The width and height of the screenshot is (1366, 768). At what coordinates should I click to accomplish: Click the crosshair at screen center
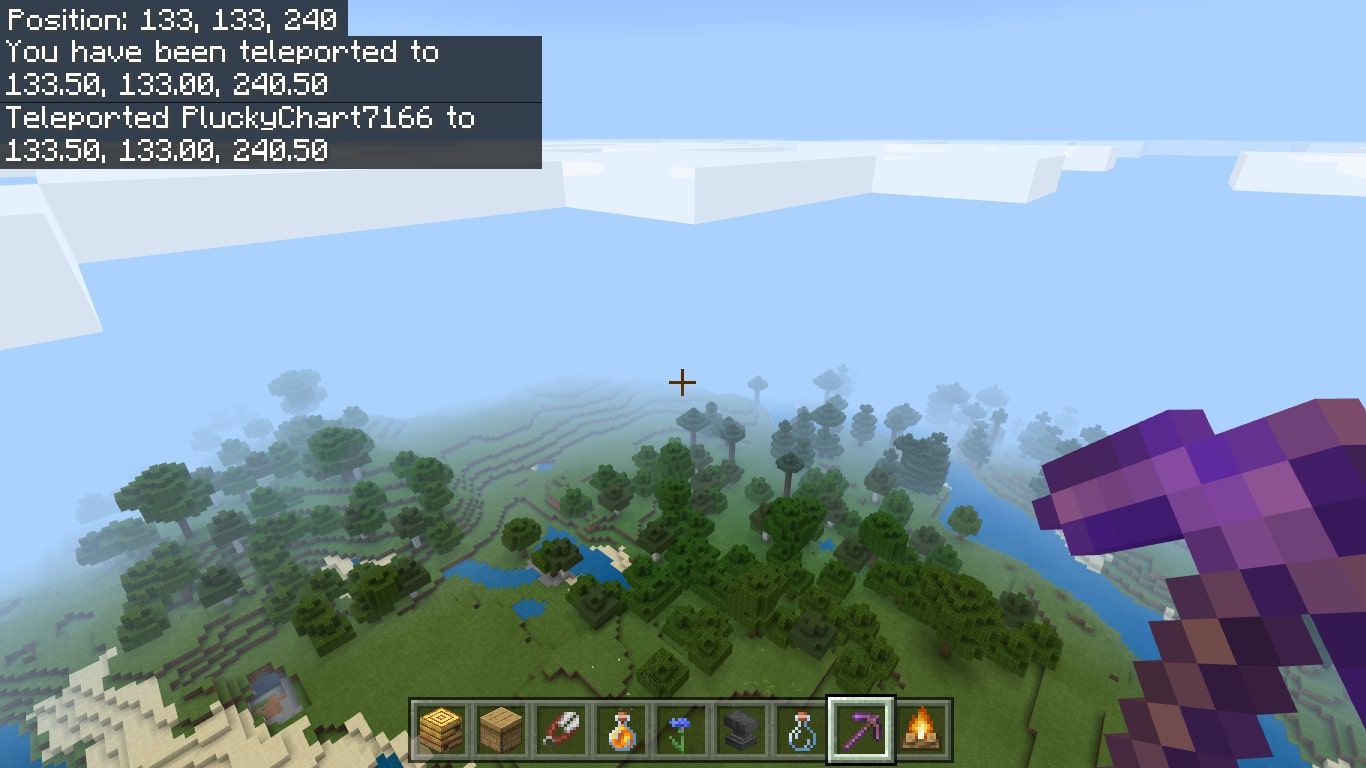pyautogui.click(x=683, y=382)
